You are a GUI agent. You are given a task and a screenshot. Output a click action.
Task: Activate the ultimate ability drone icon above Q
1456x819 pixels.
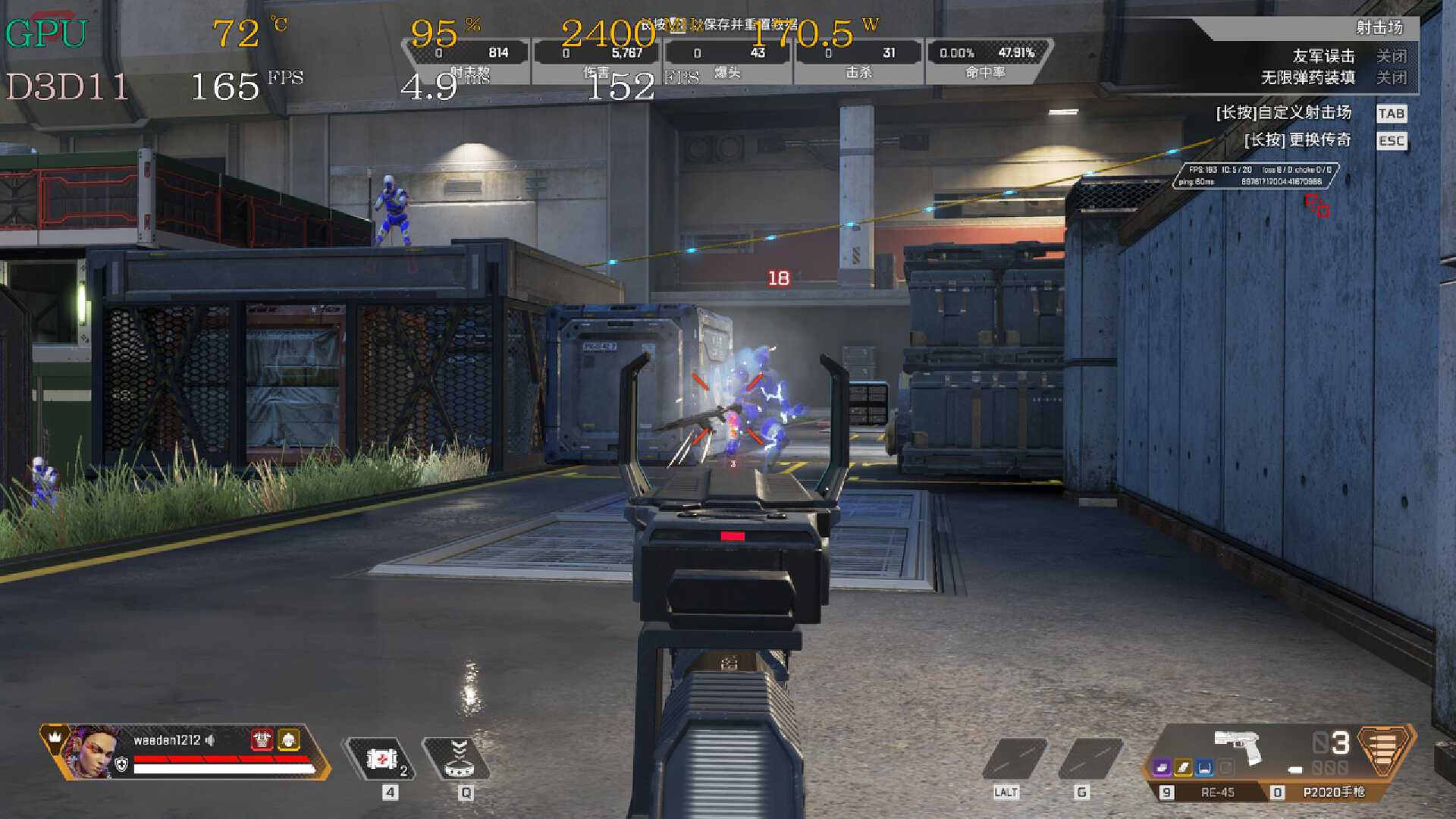[x=460, y=758]
